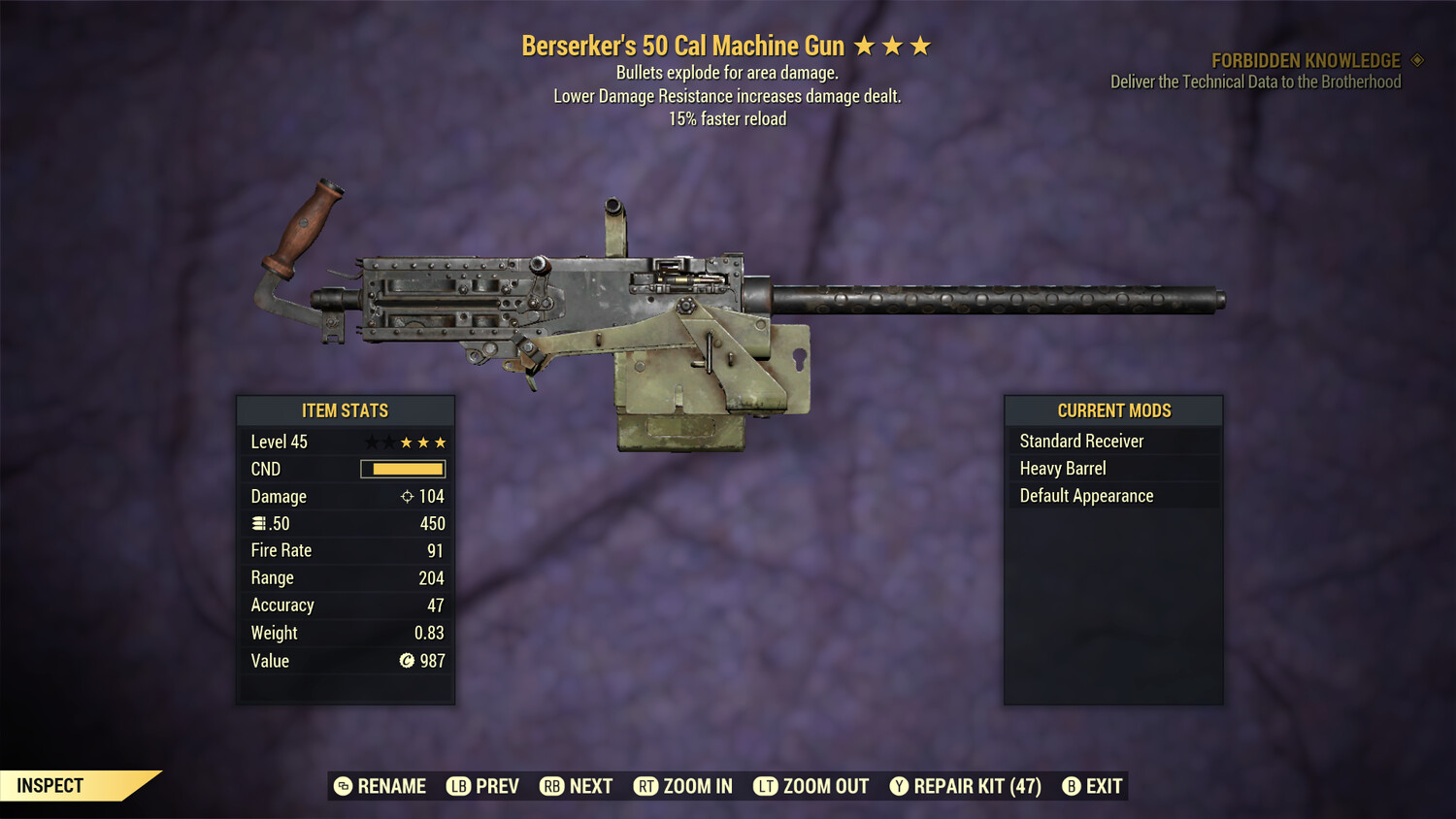Image resolution: width=1456 pixels, height=819 pixels.
Task: Click the B button icon for Exit
Action: click(x=1072, y=786)
